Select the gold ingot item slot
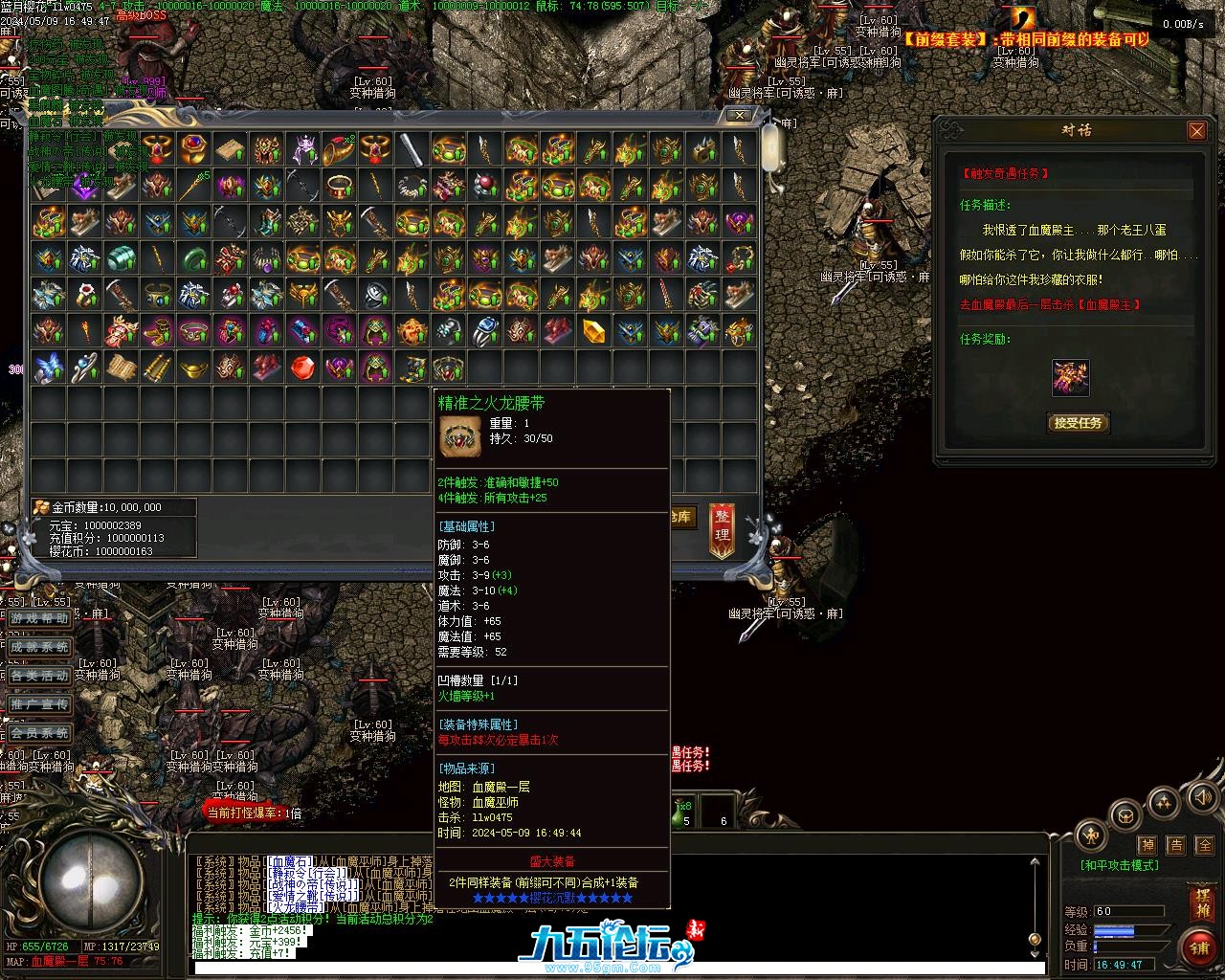 pos(193,367)
